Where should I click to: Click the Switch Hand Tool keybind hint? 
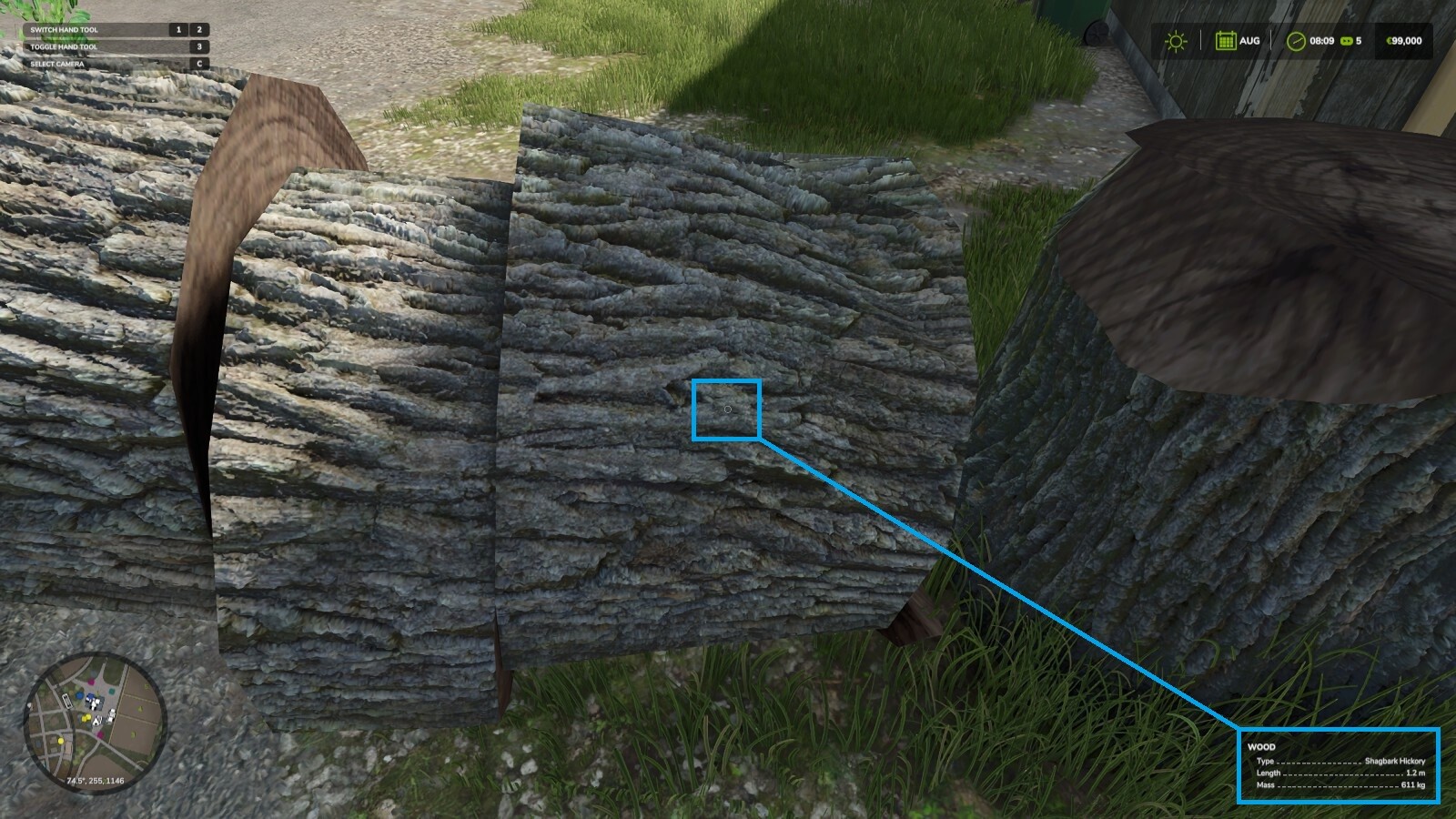[64, 29]
